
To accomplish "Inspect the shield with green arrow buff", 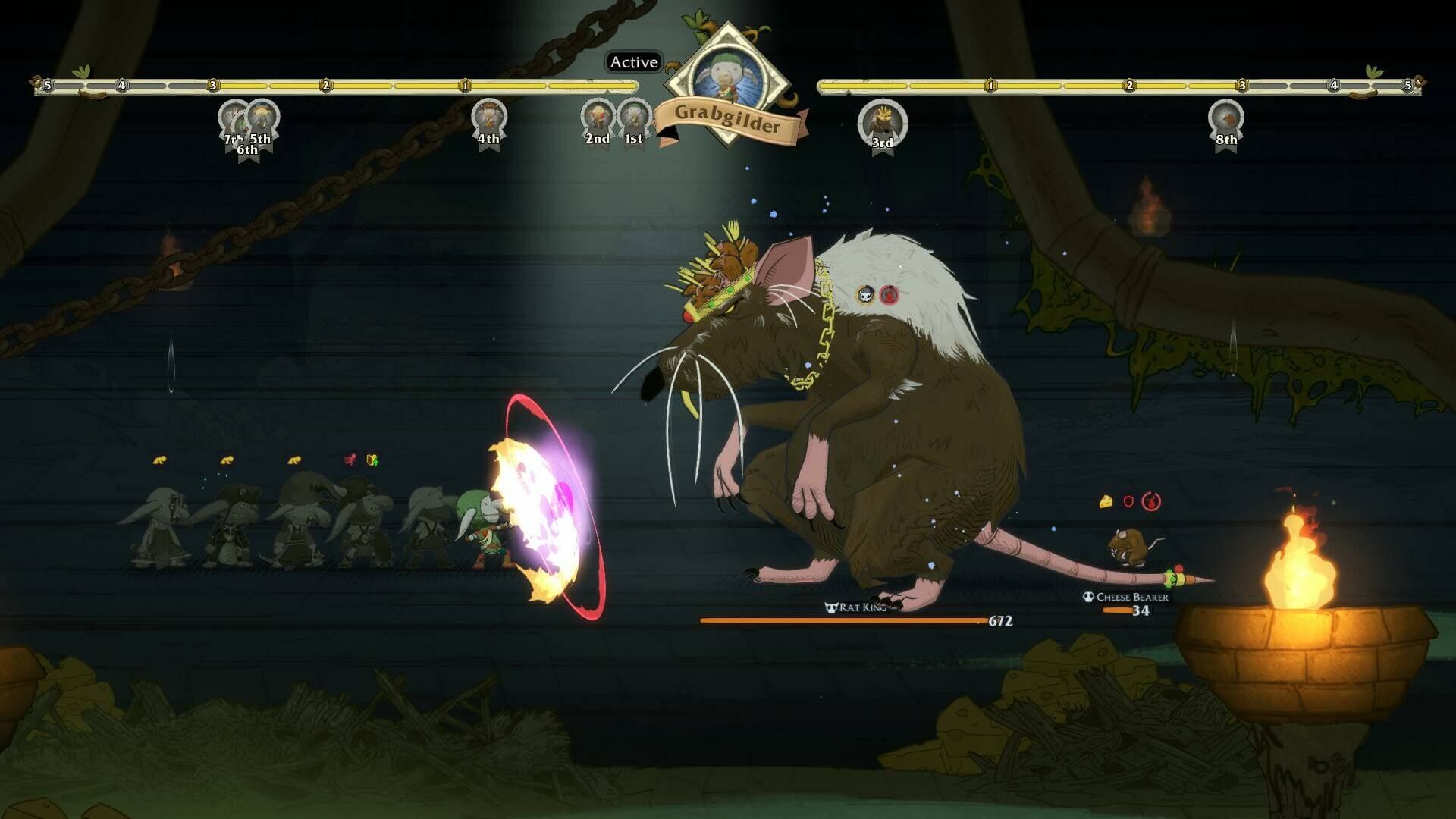I will click(x=372, y=460).
